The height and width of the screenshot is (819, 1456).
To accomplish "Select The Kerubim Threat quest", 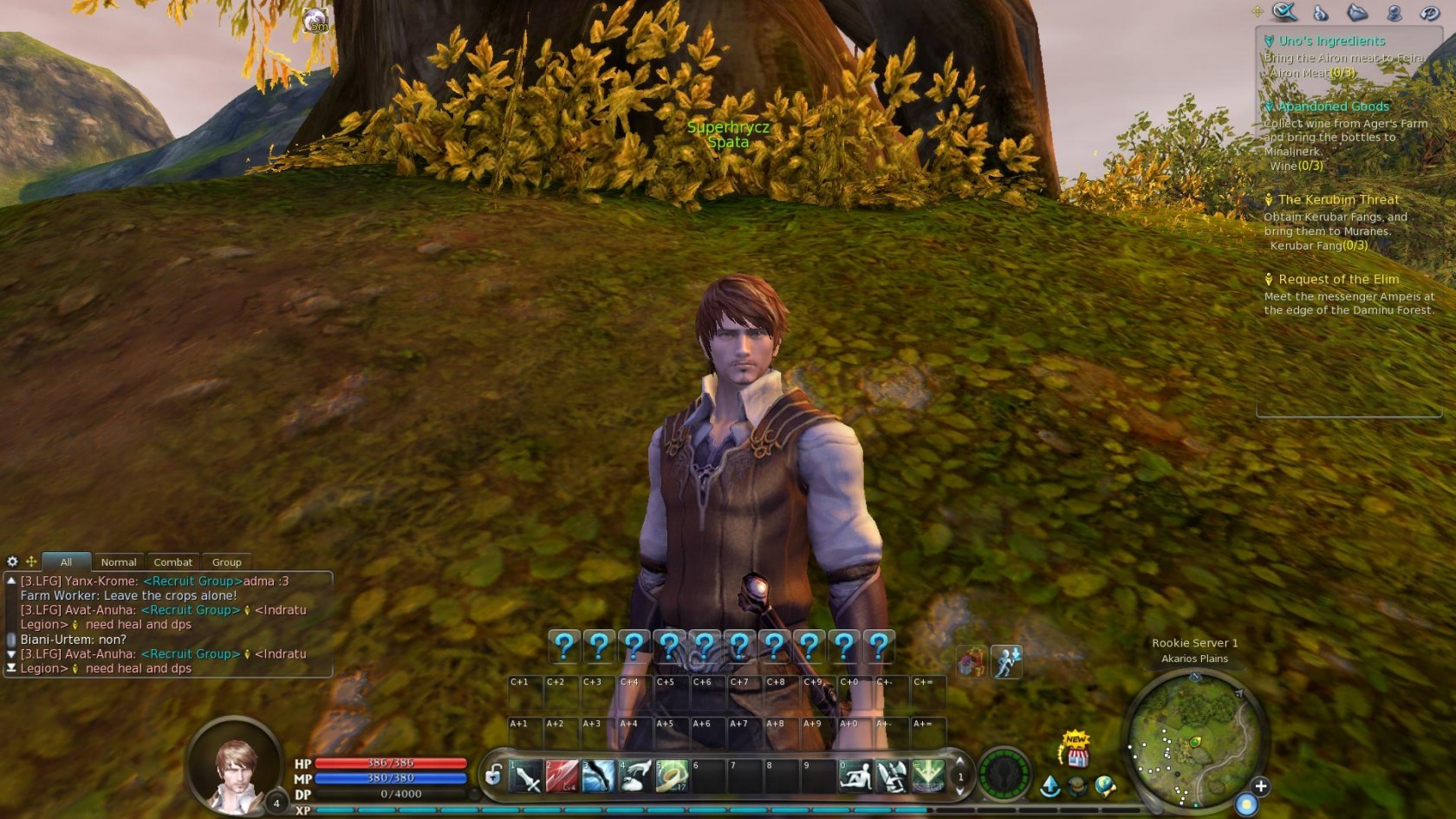I will [1338, 199].
